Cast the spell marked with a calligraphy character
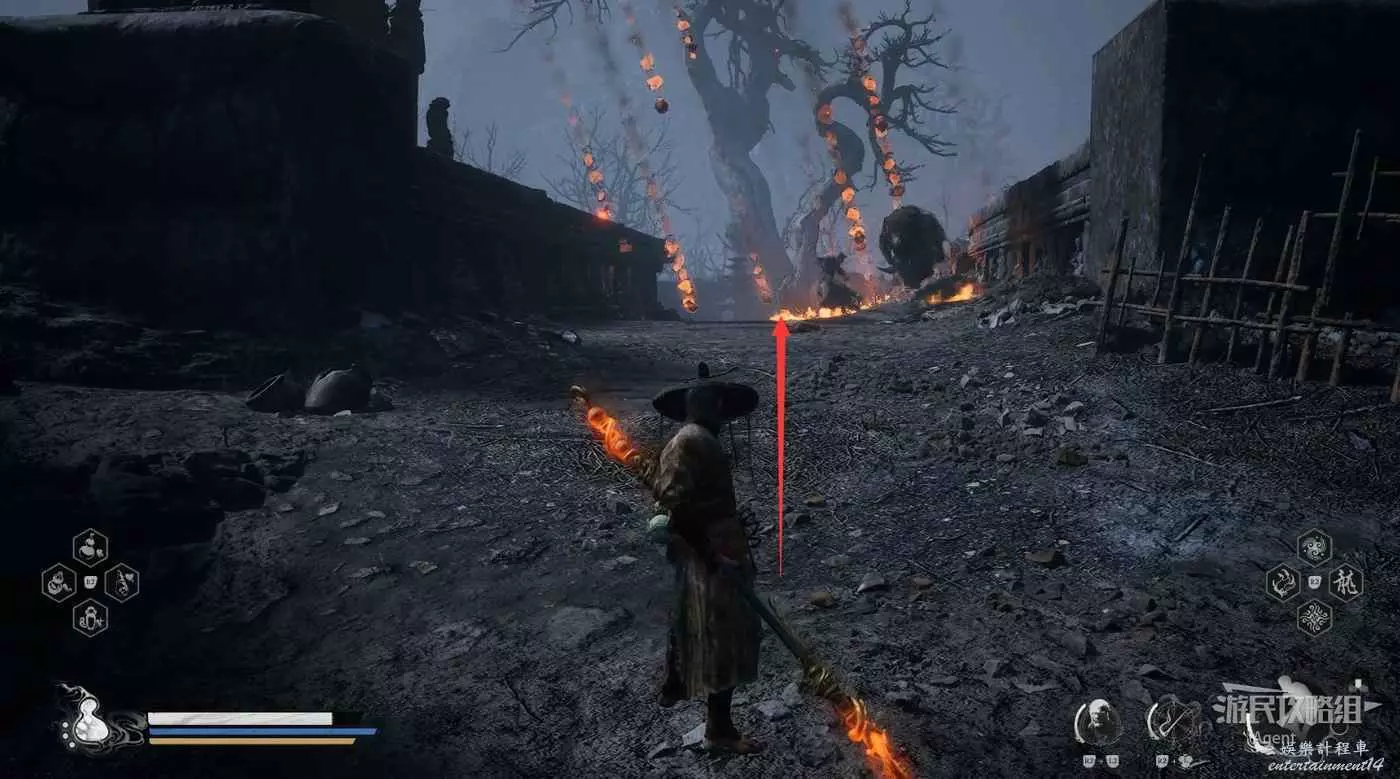This screenshot has height=779, width=1400. click(x=1345, y=582)
